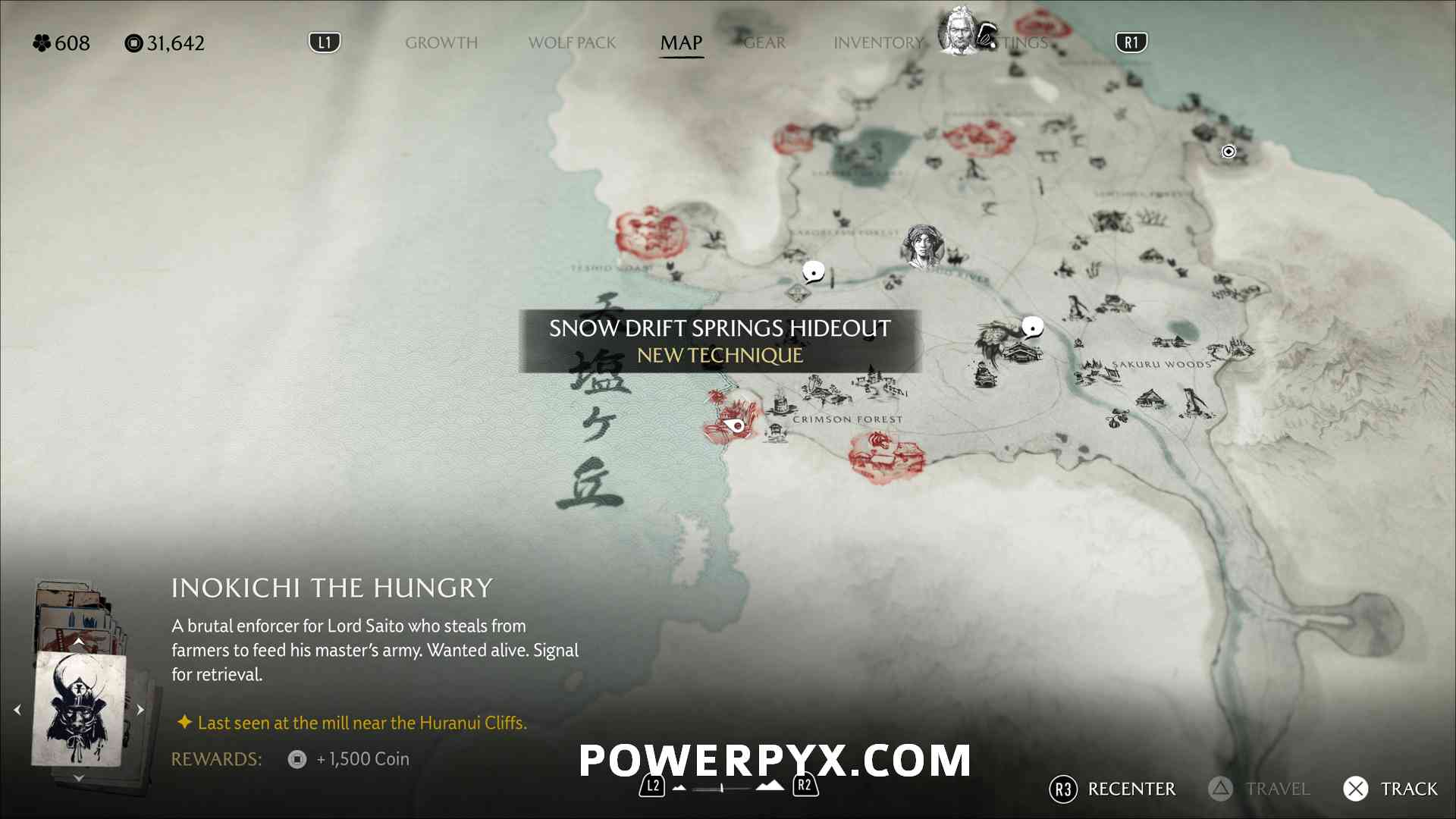Open the Inventory tab
Viewport: 1456px width, 819px height.
pos(878,43)
